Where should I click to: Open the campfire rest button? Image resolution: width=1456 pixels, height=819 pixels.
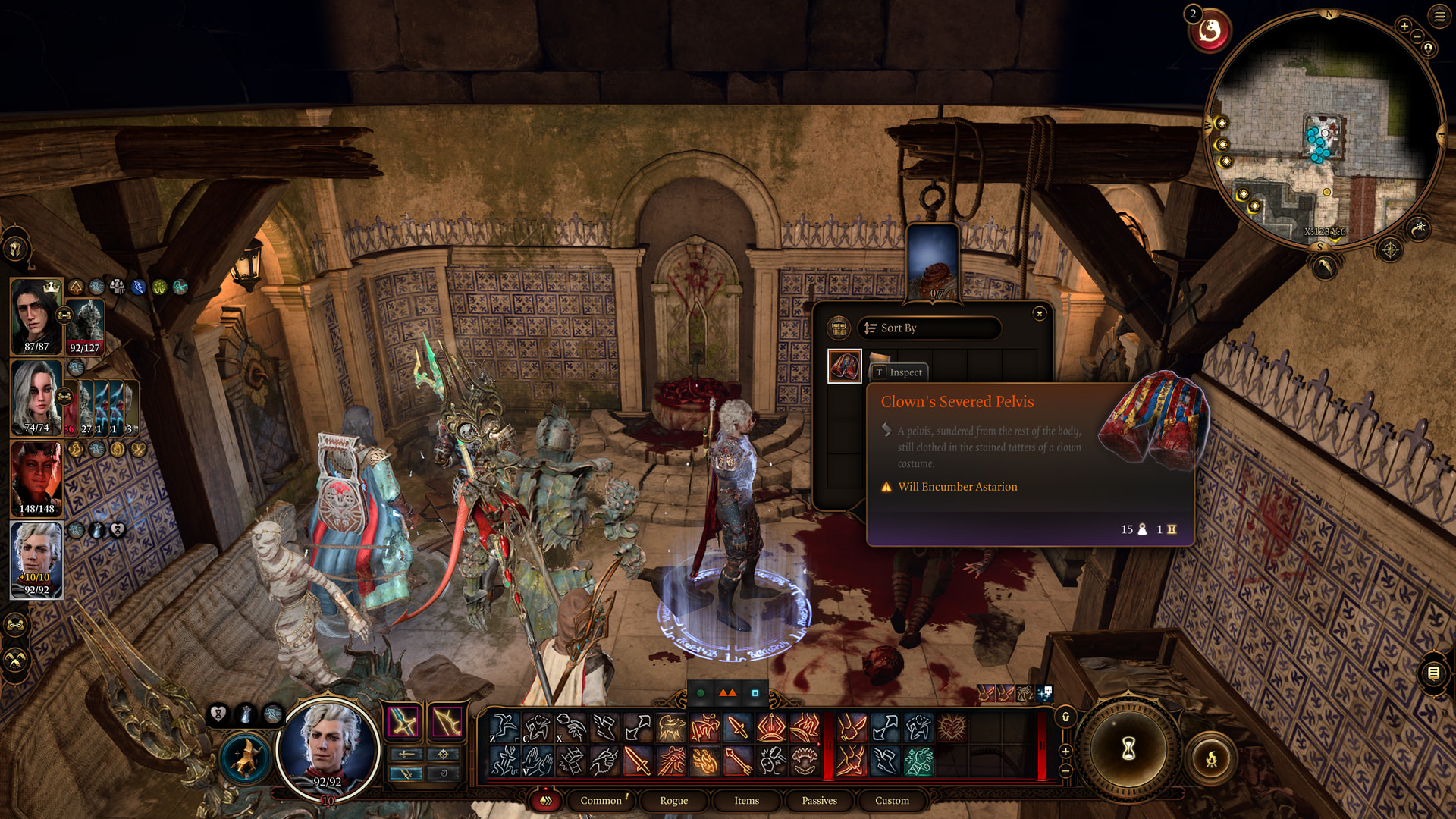(1211, 758)
